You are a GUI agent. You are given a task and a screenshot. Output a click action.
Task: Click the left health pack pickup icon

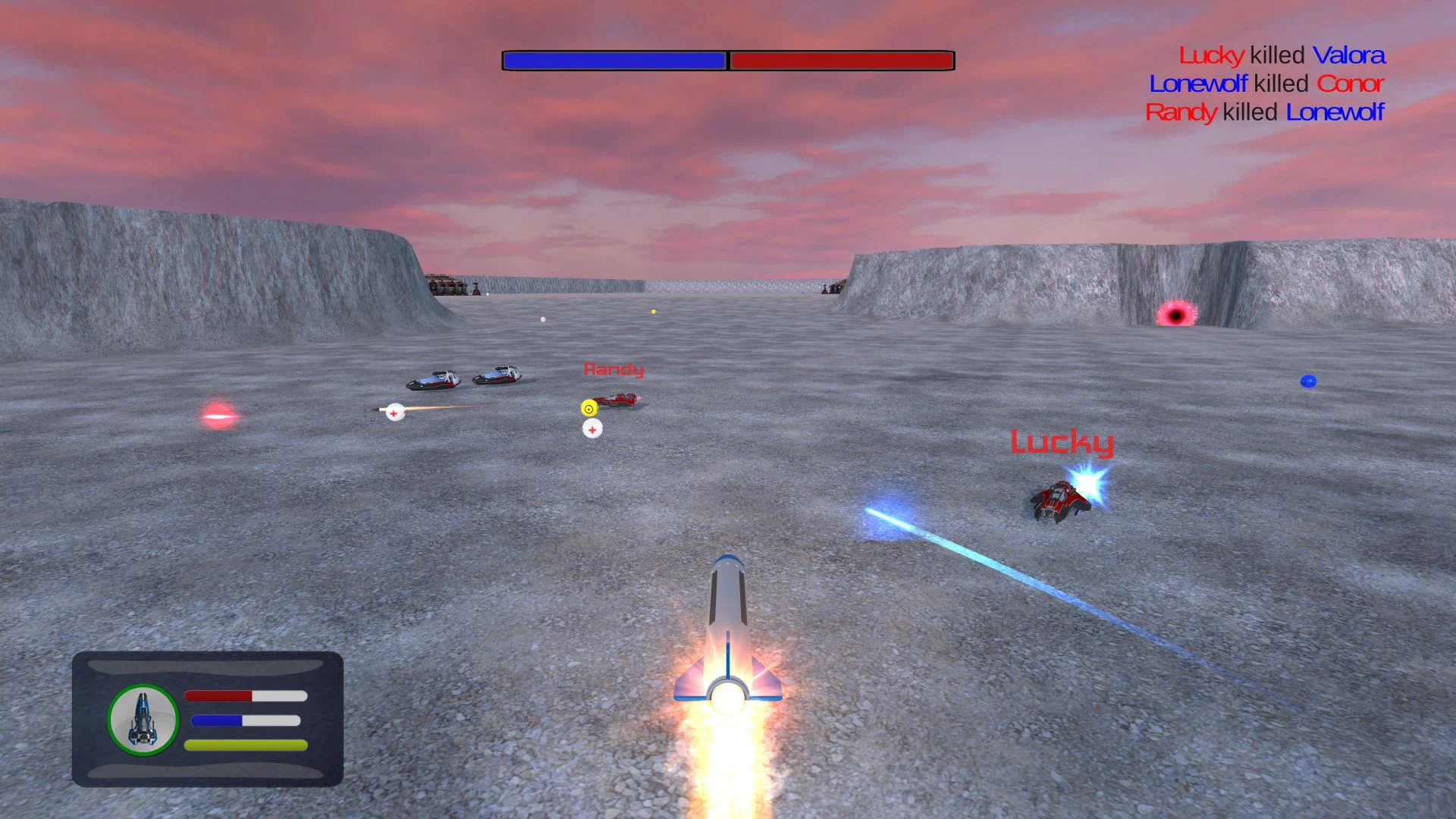pos(394,413)
